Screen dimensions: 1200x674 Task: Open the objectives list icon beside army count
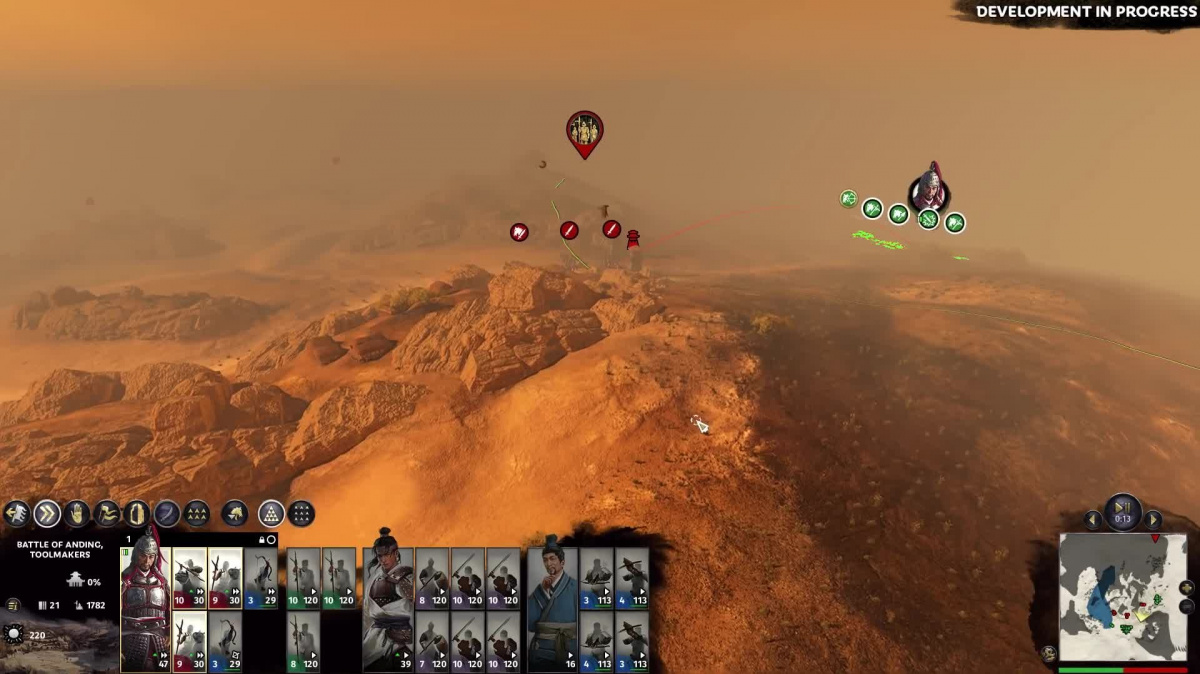tap(13, 605)
